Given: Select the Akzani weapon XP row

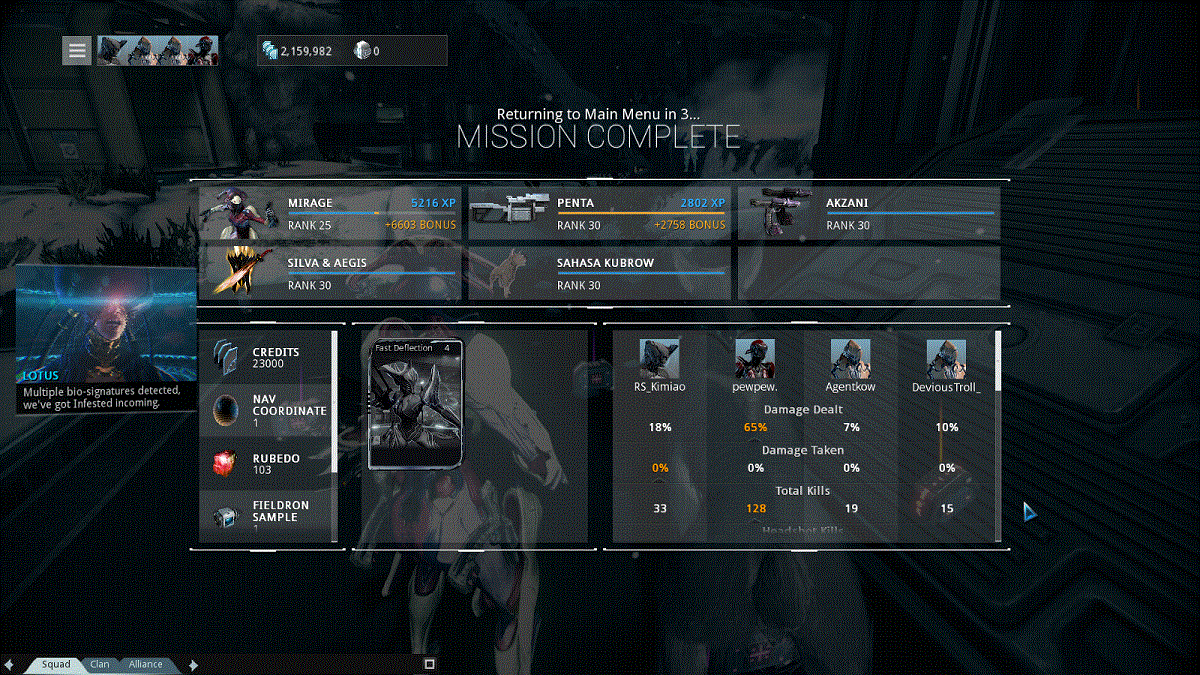Looking at the screenshot, I should 868,213.
